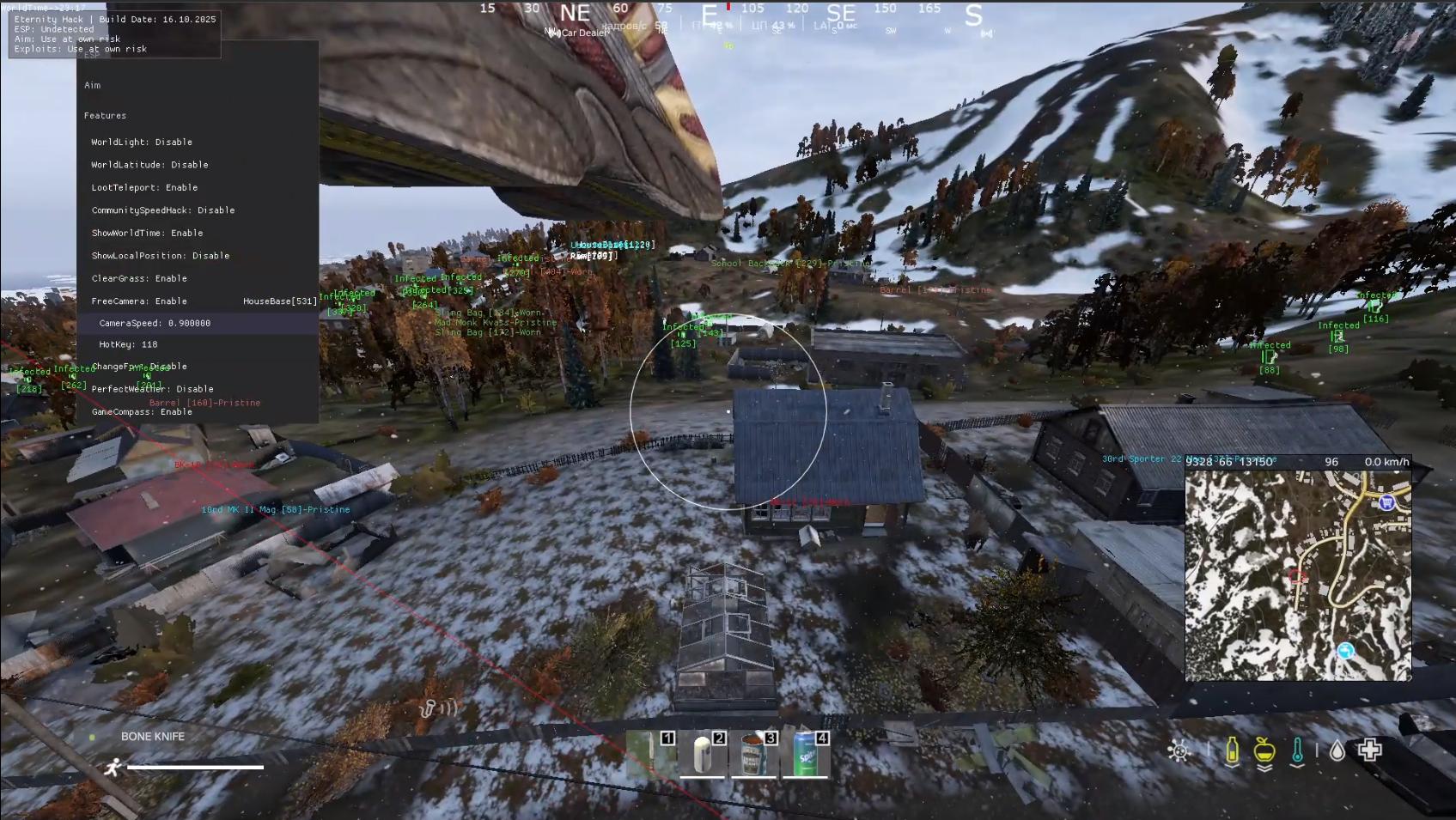The height and width of the screenshot is (820, 1456).
Task: Click the apple food status icon
Action: [x=1264, y=750]
